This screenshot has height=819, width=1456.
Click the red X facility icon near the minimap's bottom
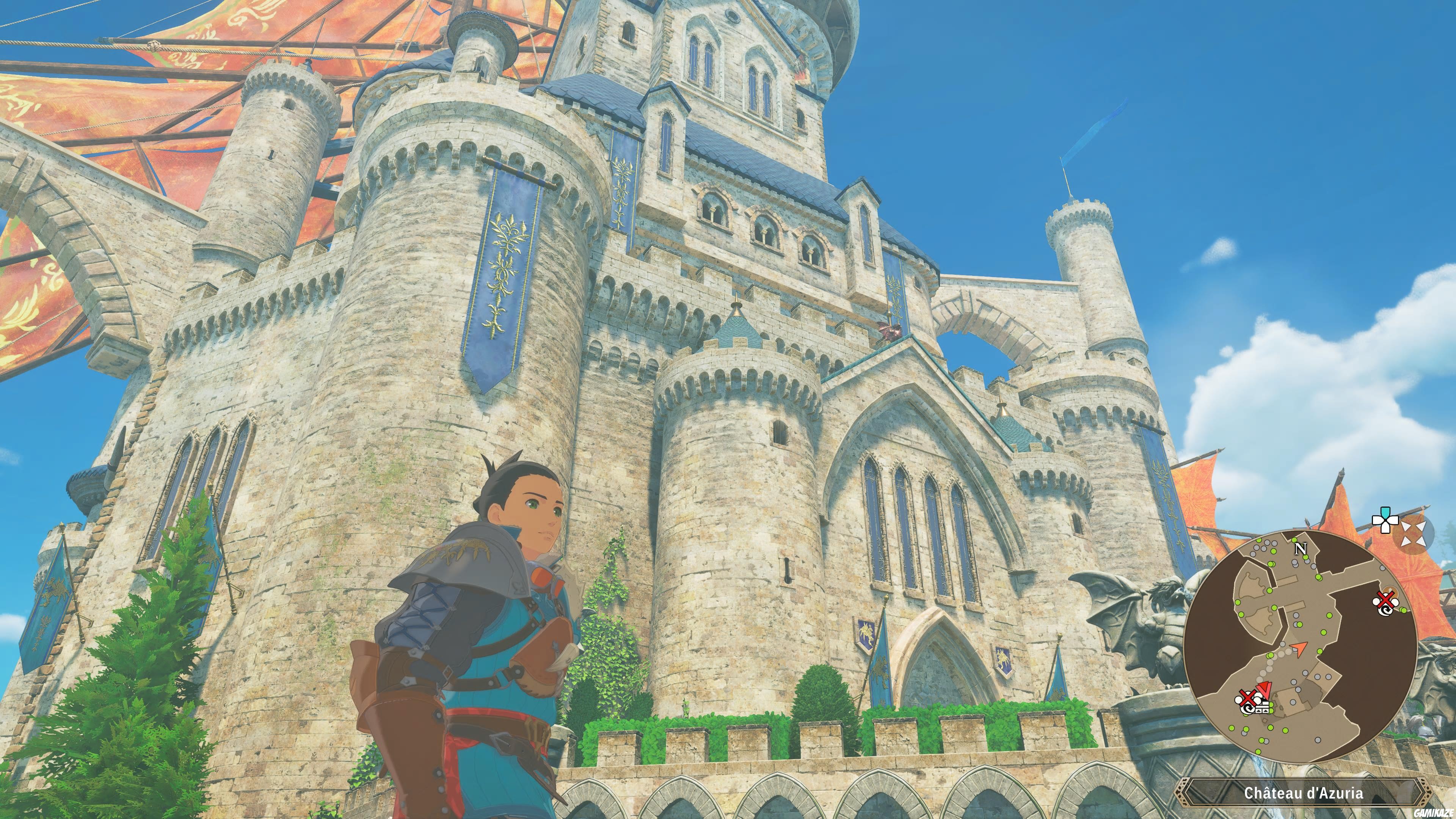(1249, 698)
